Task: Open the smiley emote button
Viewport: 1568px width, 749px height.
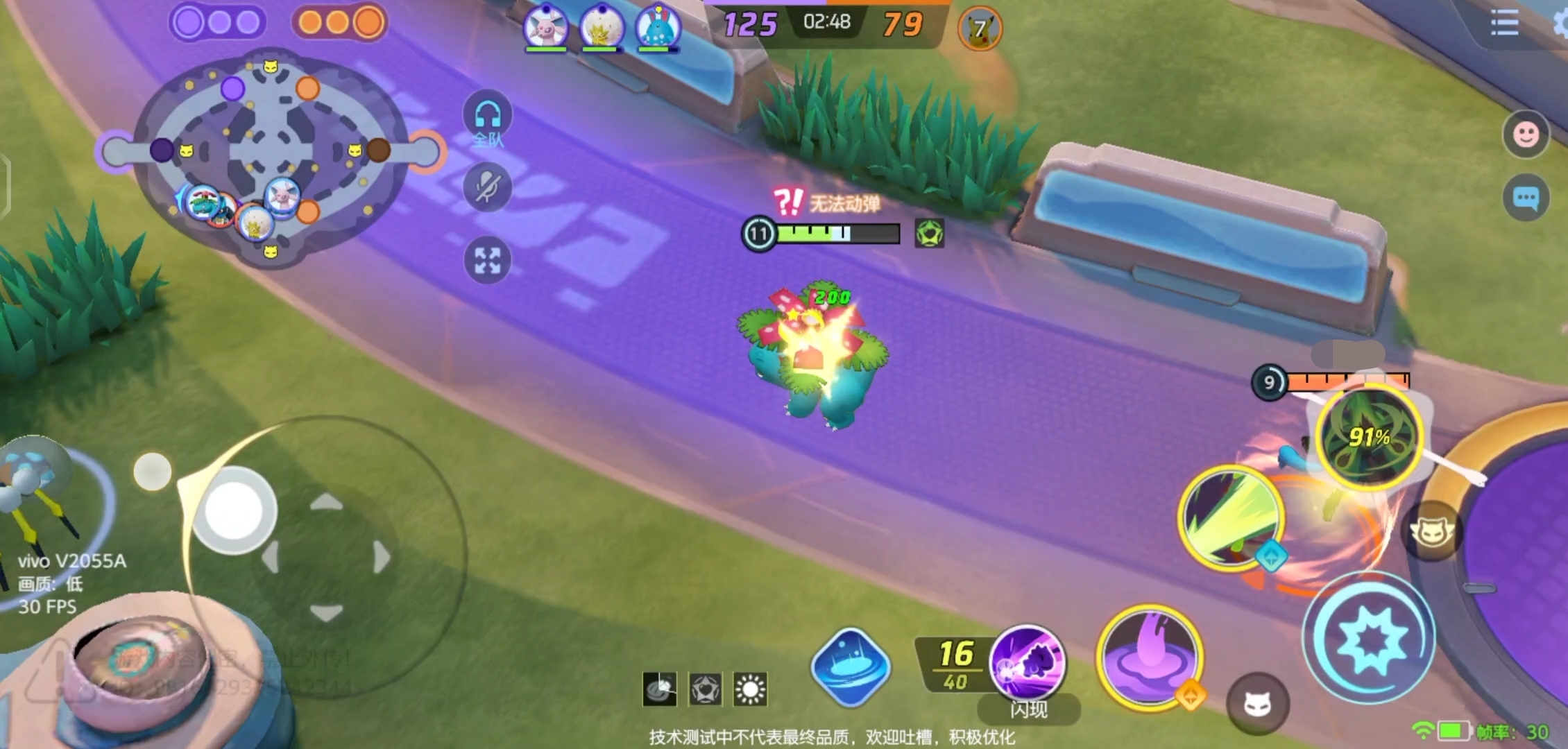Action: (x=1526, y=134)
